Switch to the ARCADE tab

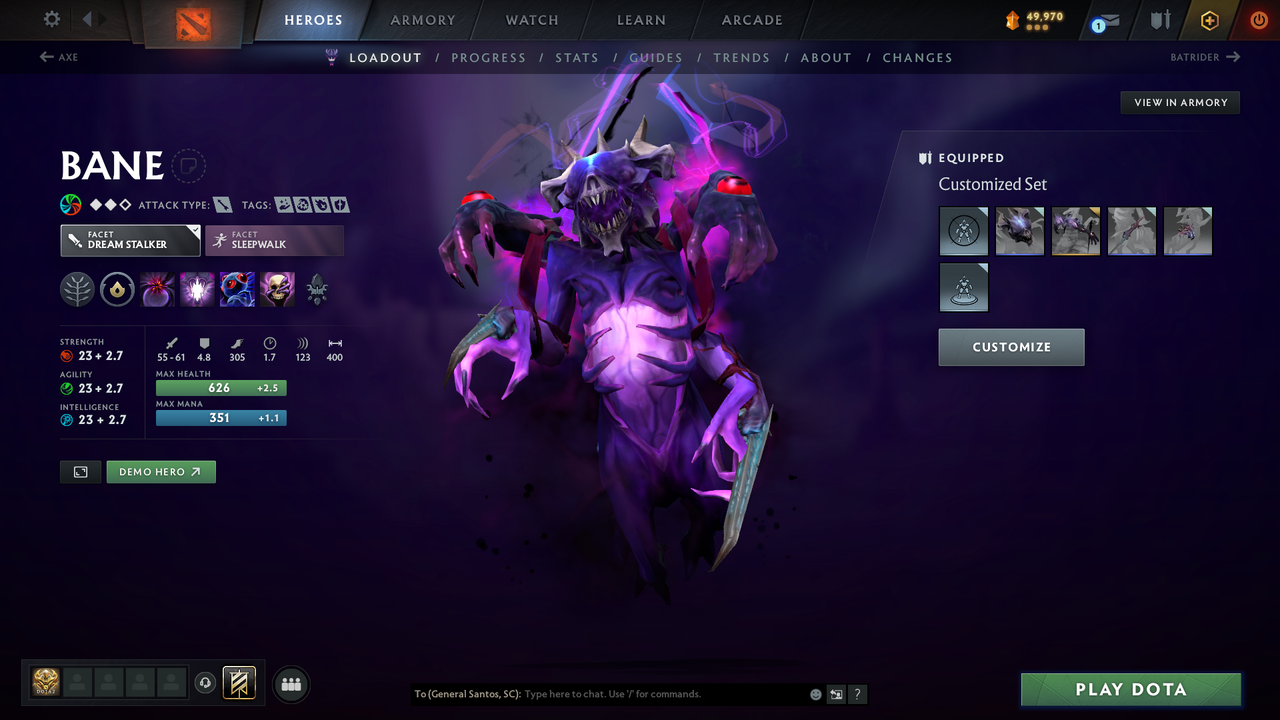click(x=751, y=20)
